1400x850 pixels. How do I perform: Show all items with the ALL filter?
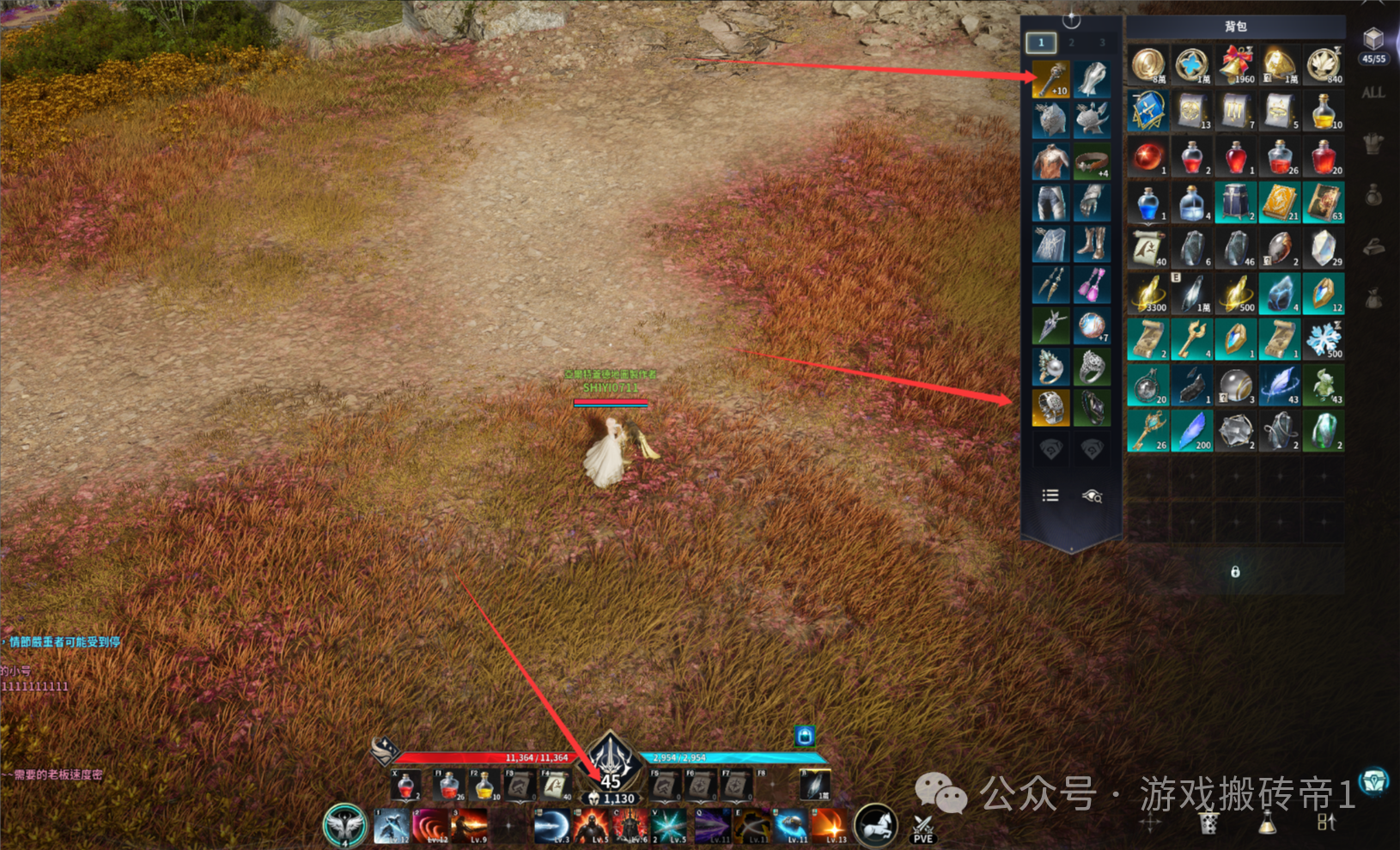(1373, 93)
